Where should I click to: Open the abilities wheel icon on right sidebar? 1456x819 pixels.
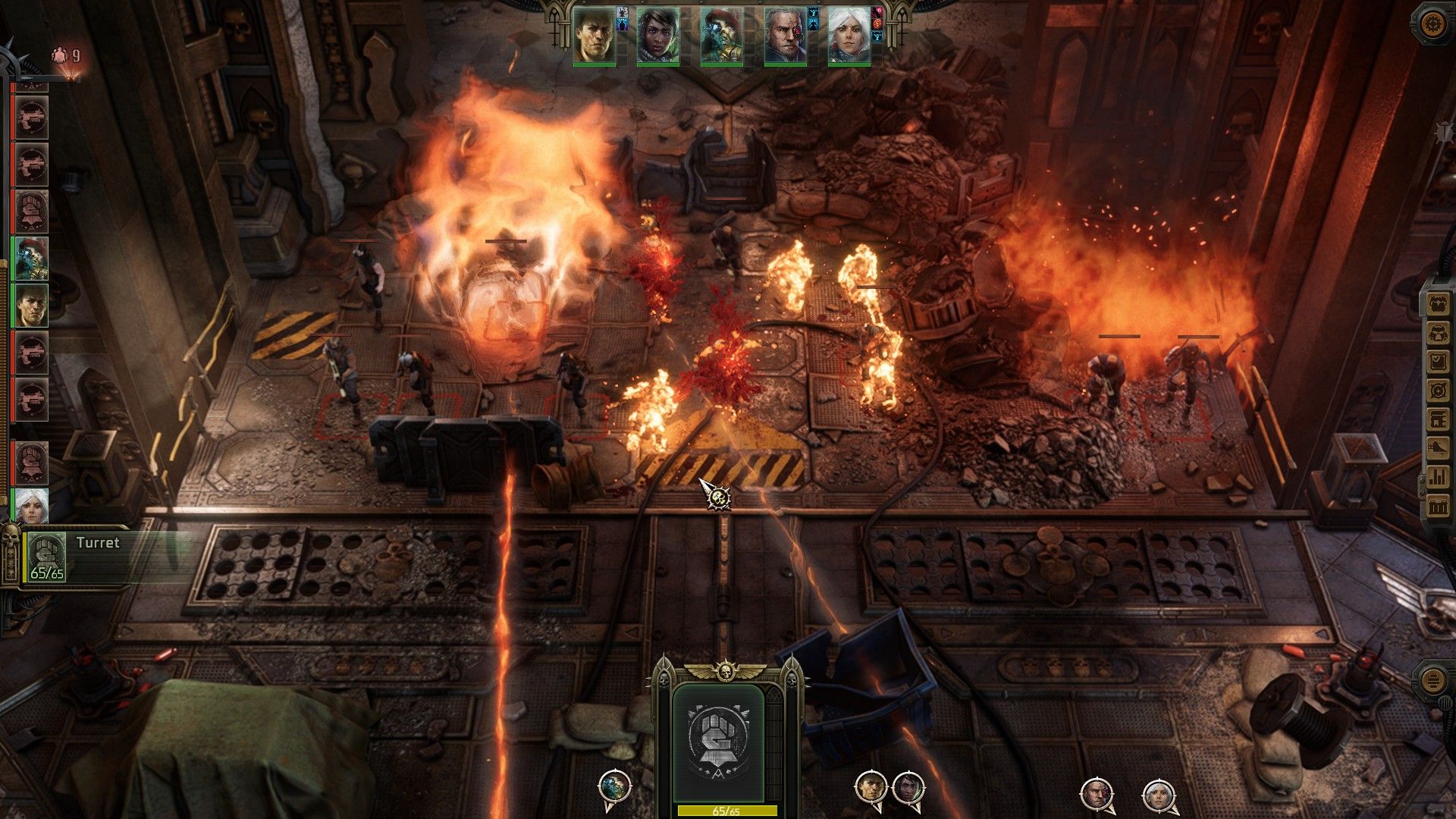1438,390
